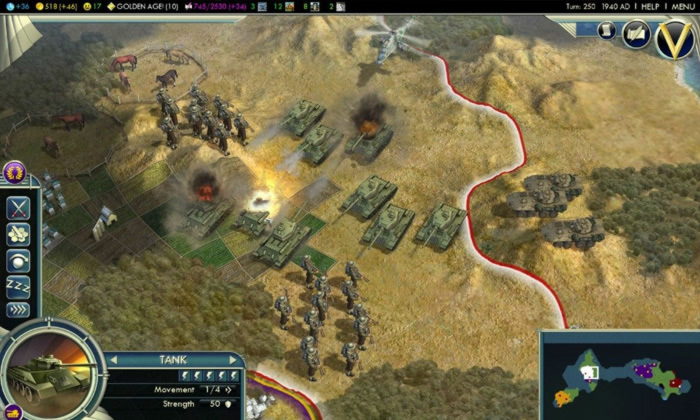Open the HELP Civilopedia link

point(649,6)
